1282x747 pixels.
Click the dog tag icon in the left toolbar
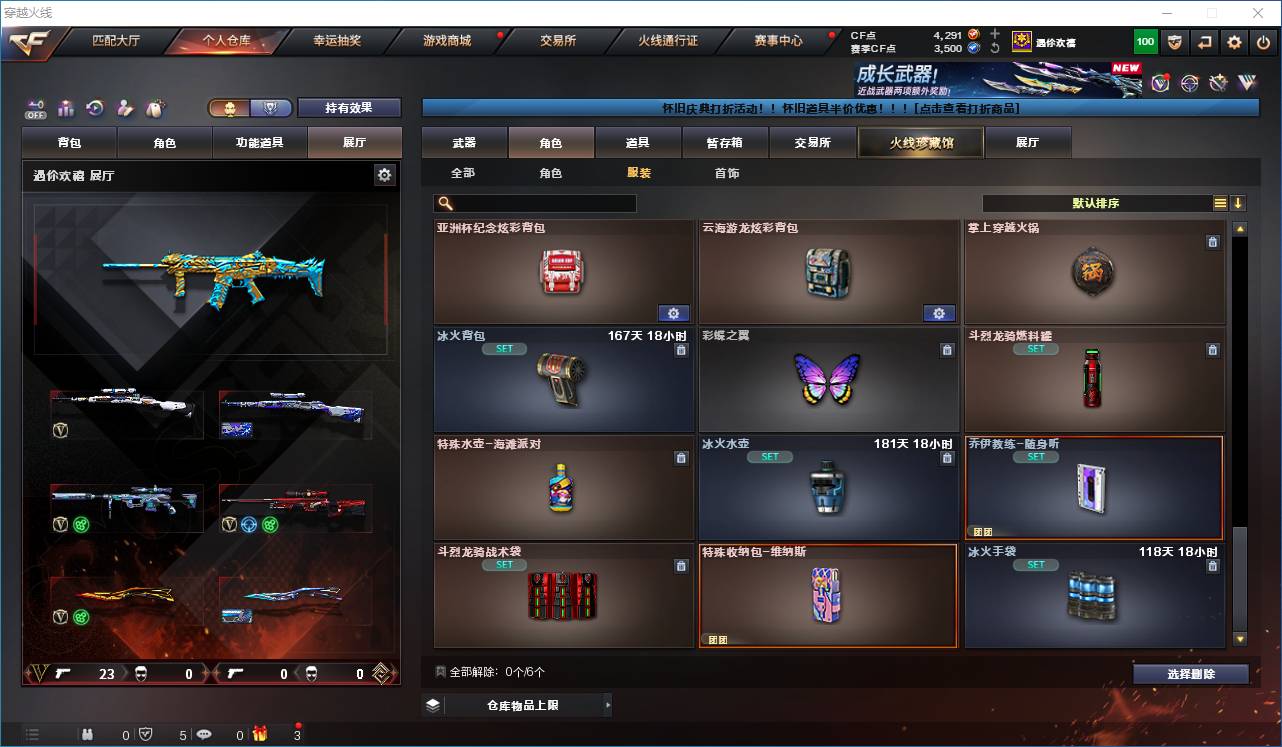pyautogui.click(x=153, y=108)
